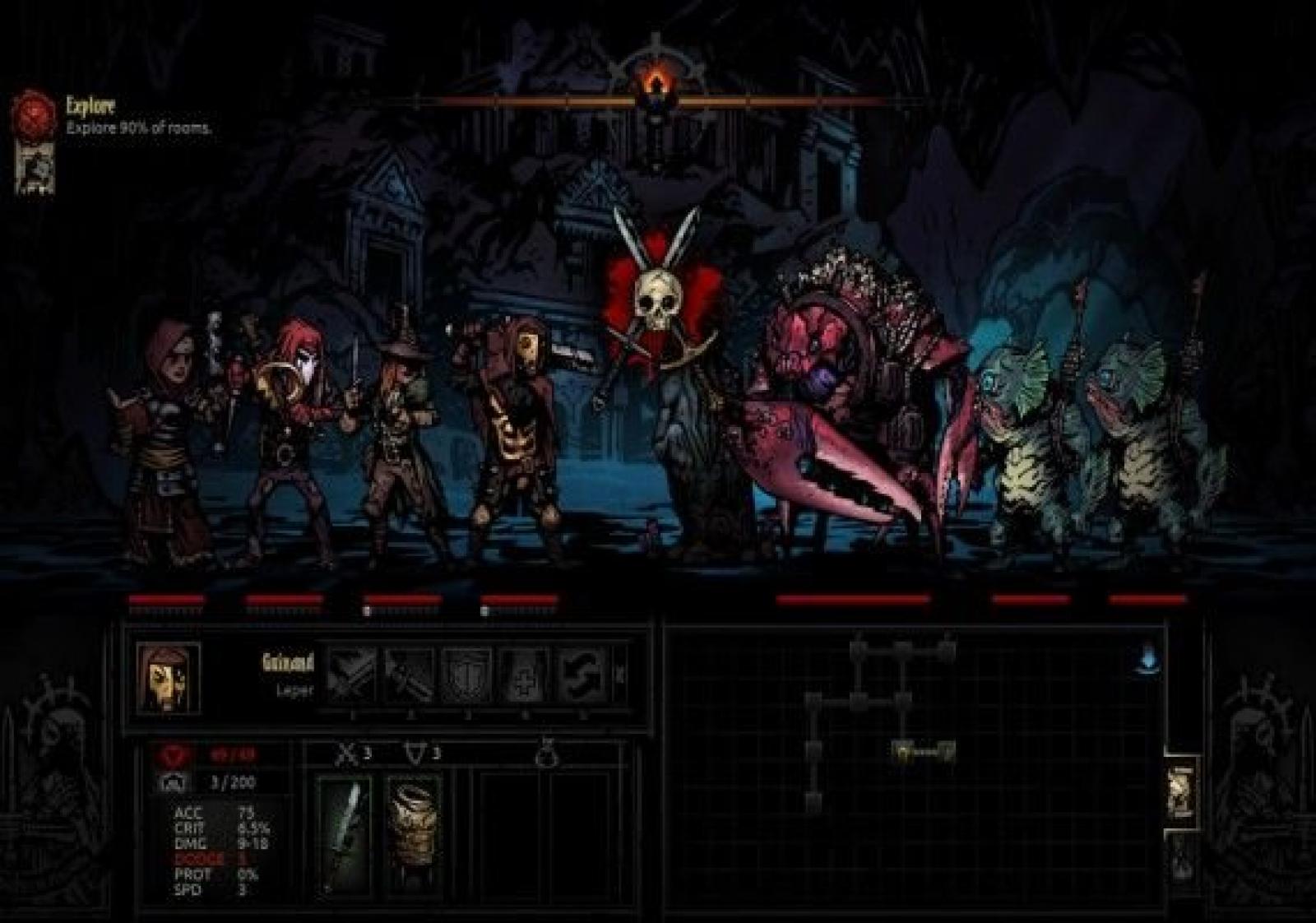Screen dimensions: 1316x923
Task: Click the quest scroll under the objective
Action: [35, 167]
